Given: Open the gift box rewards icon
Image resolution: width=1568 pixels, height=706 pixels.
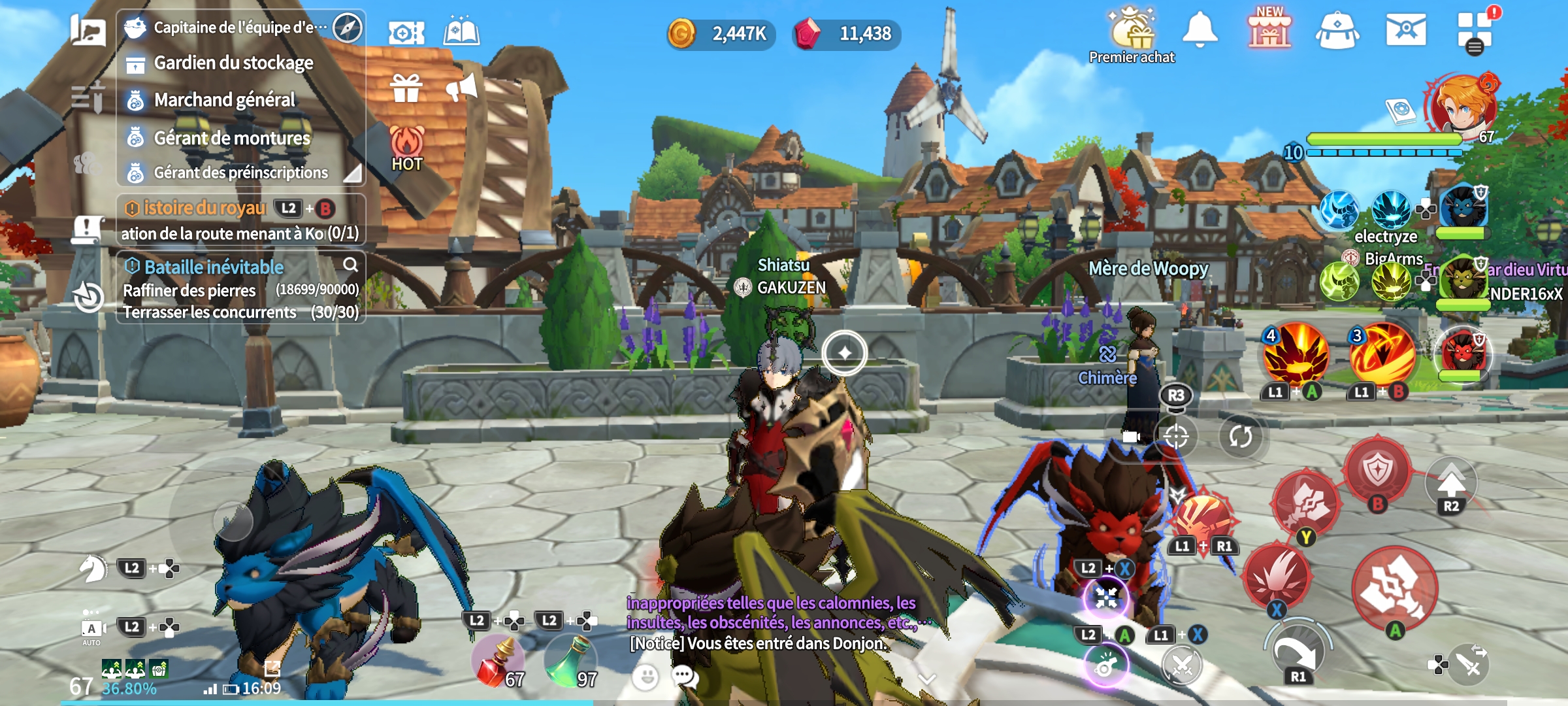Looking at the screenshot, I should click(x=406, y=88).
